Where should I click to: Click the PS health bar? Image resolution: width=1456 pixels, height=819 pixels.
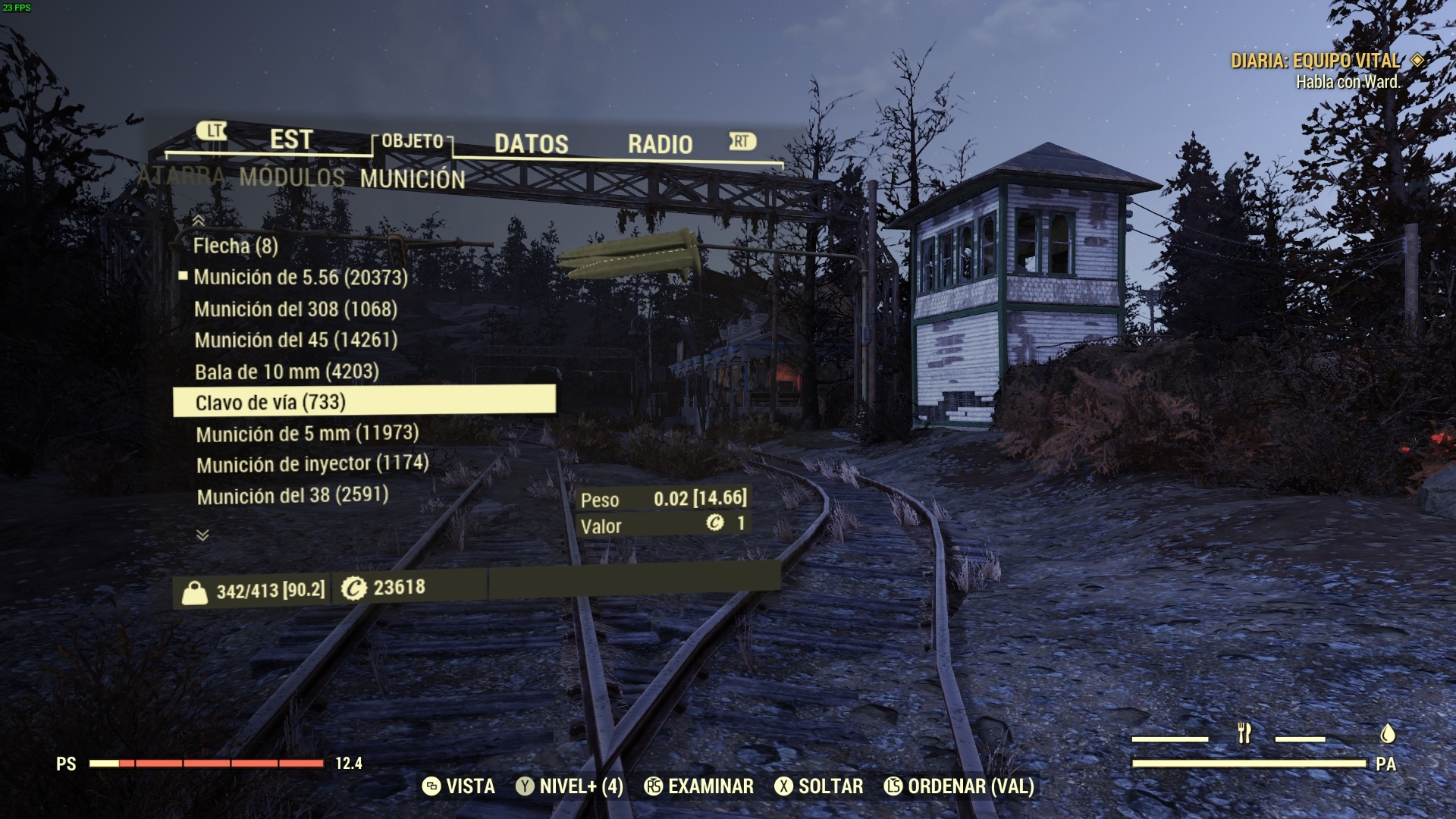pos(205,765)
